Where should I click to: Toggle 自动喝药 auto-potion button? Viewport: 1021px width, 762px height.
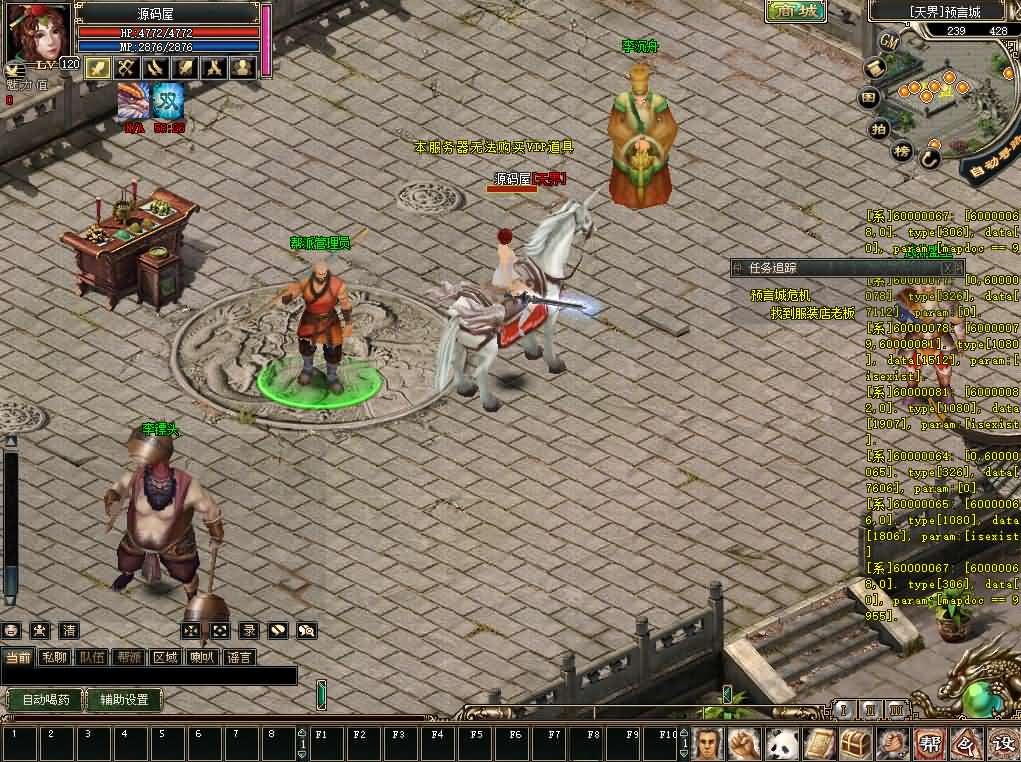tap(45, 700)
